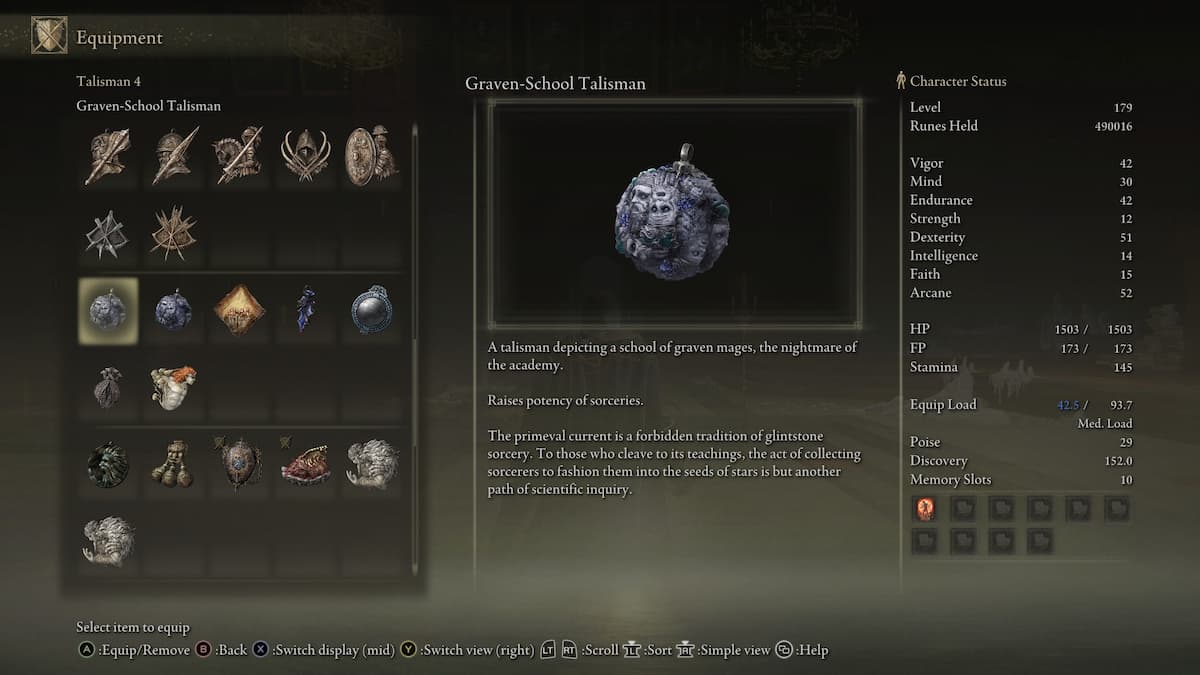1200x675 pixels.
Task: Pick the horned helmet talisman
Action: 305,156
